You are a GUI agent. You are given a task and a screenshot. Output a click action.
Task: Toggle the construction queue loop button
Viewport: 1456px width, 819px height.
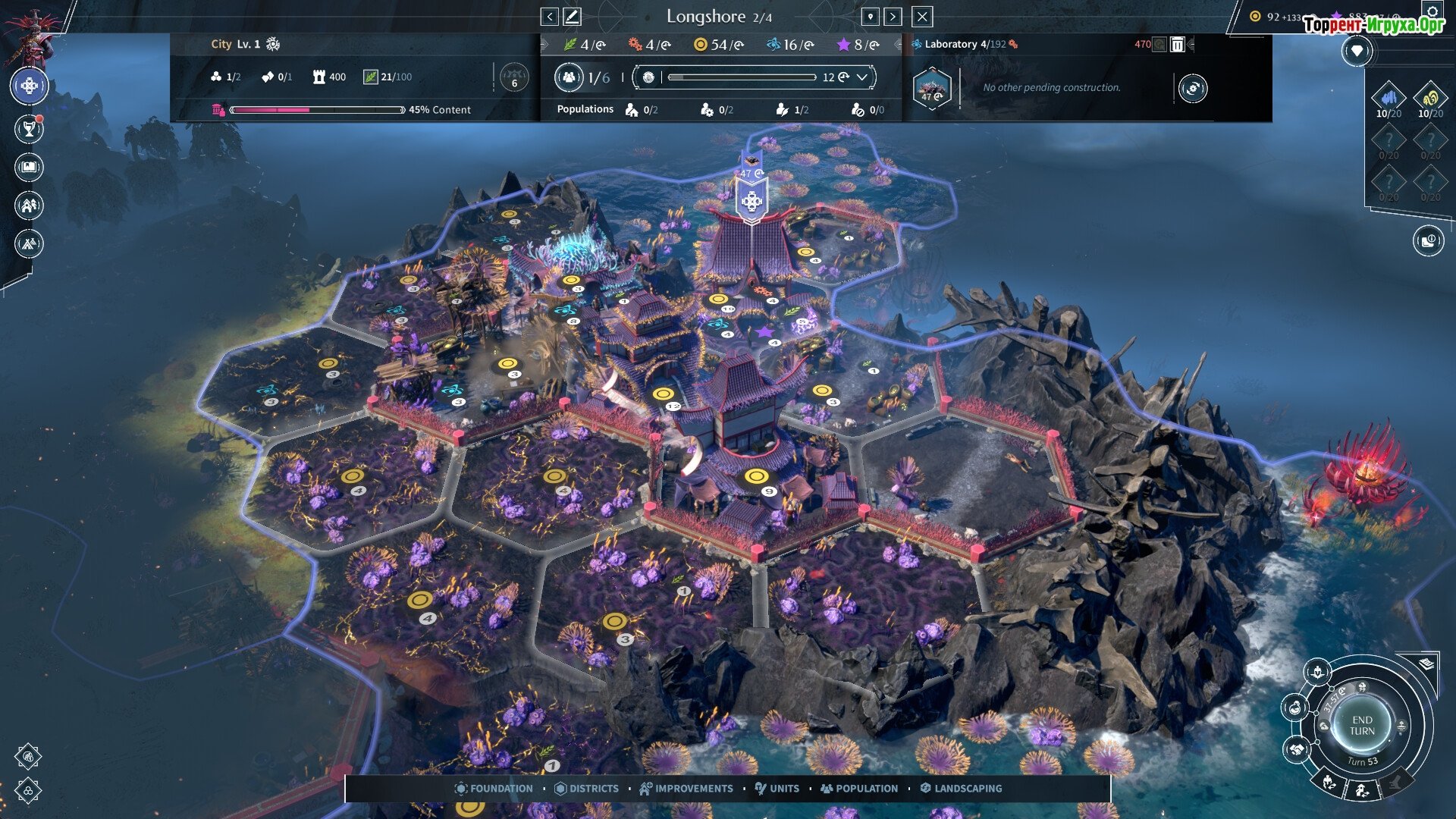tap(1192, 89)
